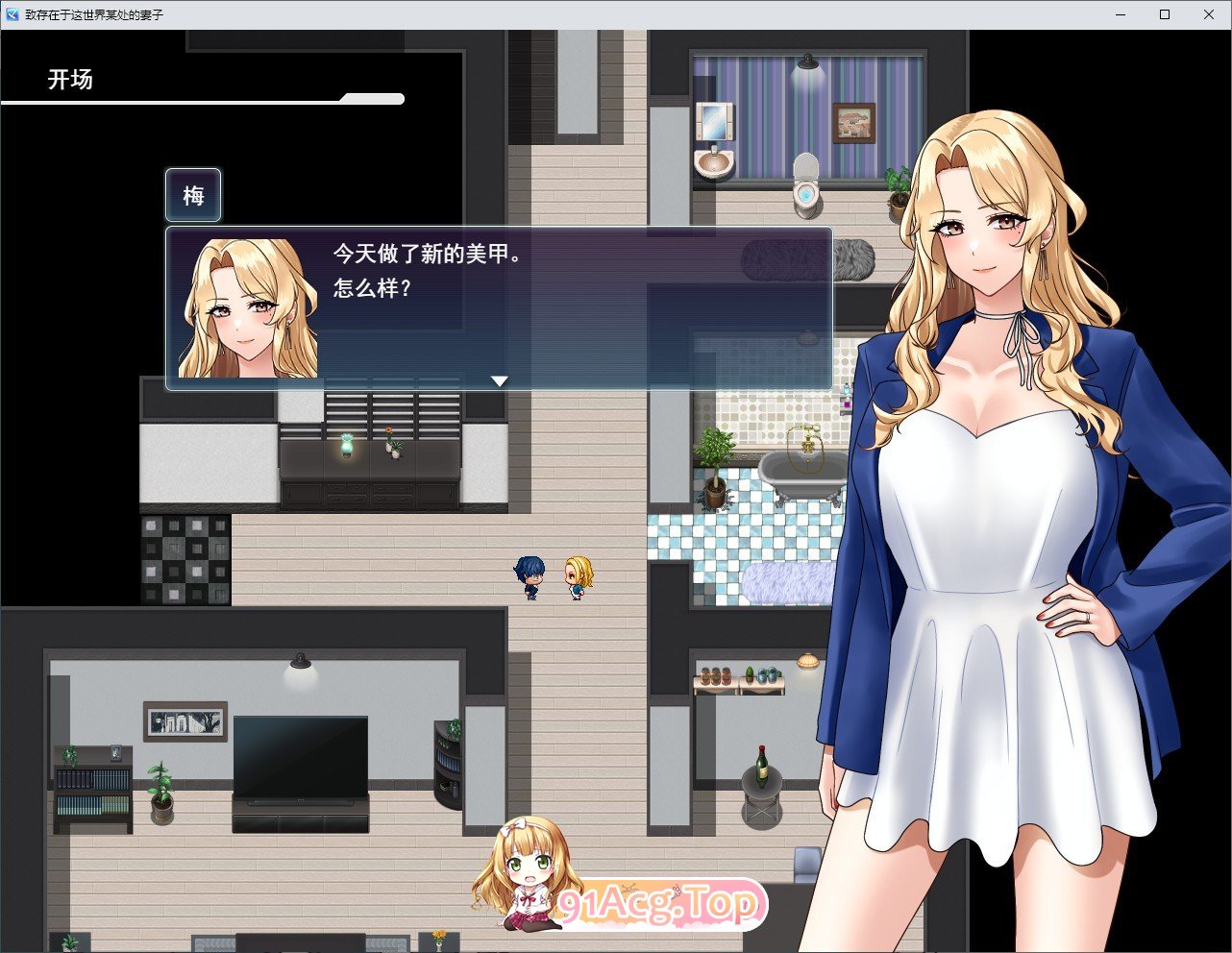Click the blue-haired boy sprite in the hallway
Image resolution: width=1232 pixels, height=953 pixels.
[x=528, y=574]
